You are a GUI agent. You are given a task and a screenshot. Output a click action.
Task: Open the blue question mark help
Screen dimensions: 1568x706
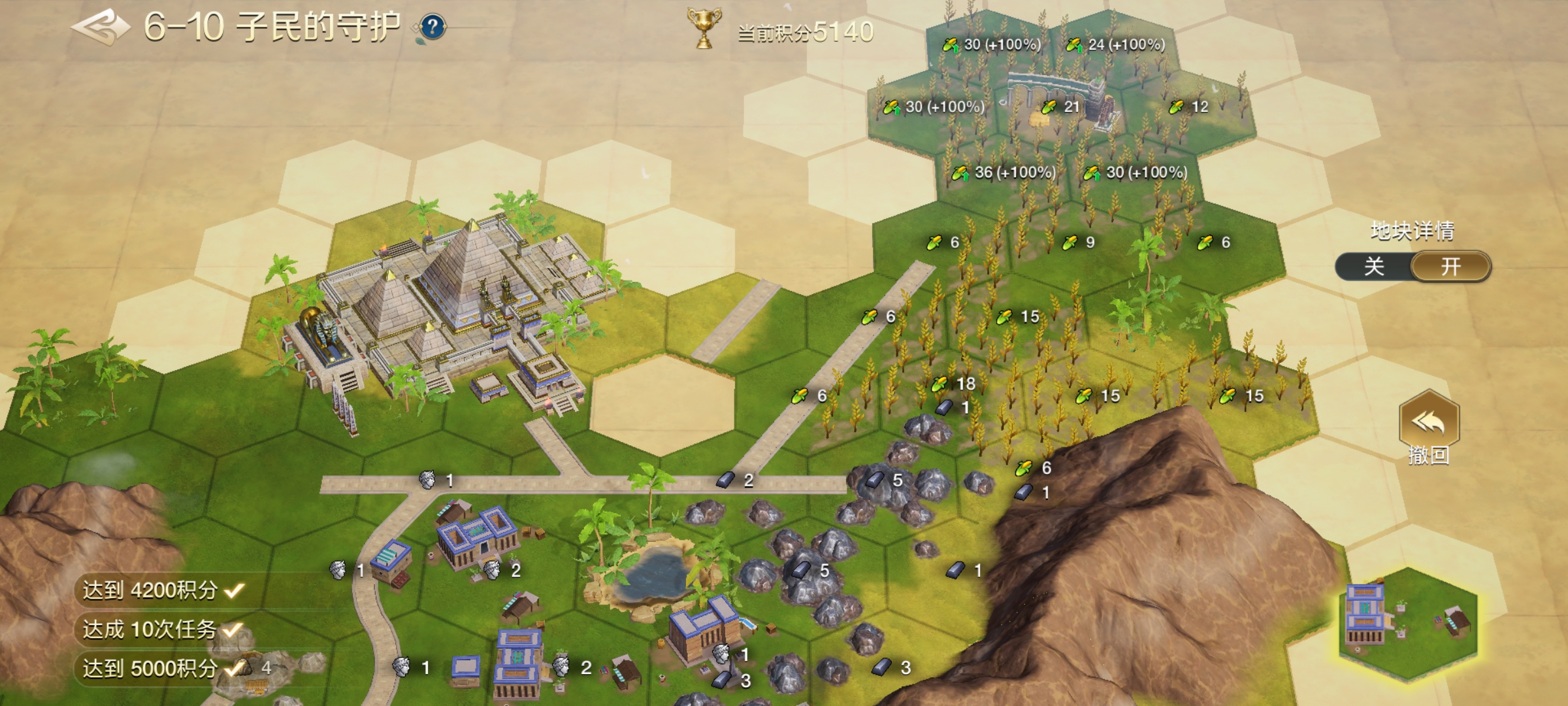click(x=433, y=27)
